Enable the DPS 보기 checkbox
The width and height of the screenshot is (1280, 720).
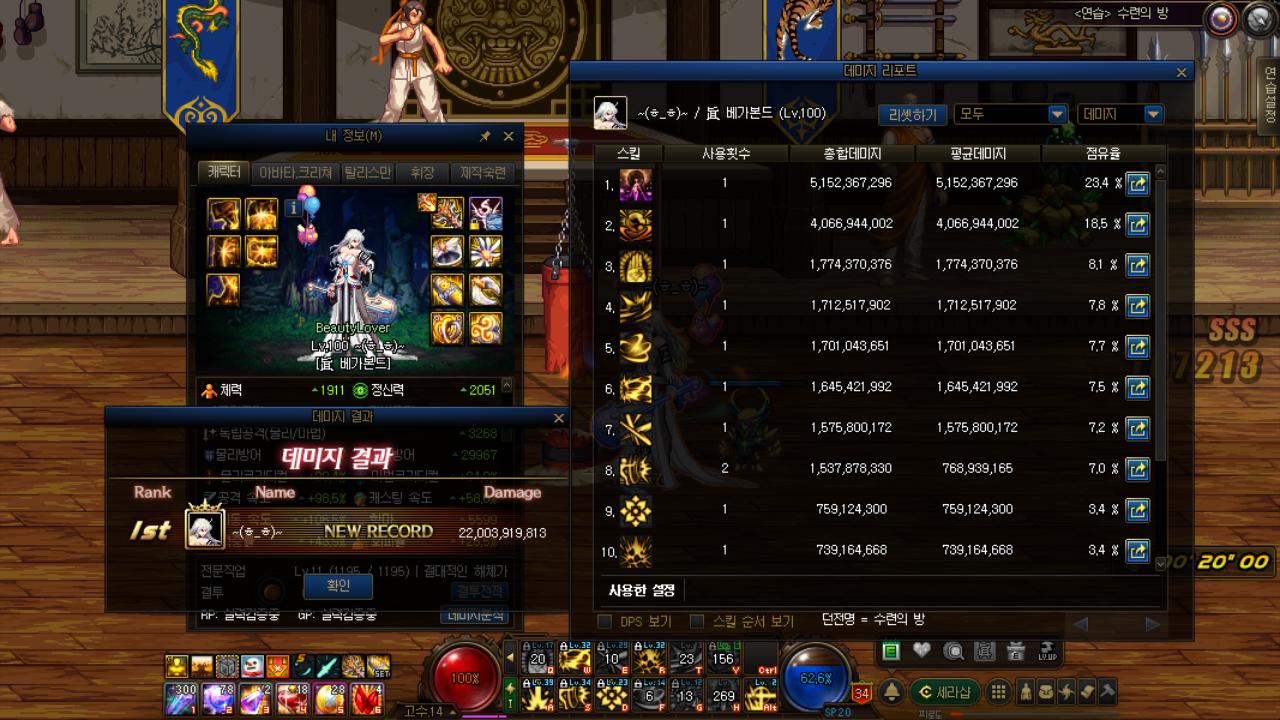pyautogui.click(x=605, y=621)
